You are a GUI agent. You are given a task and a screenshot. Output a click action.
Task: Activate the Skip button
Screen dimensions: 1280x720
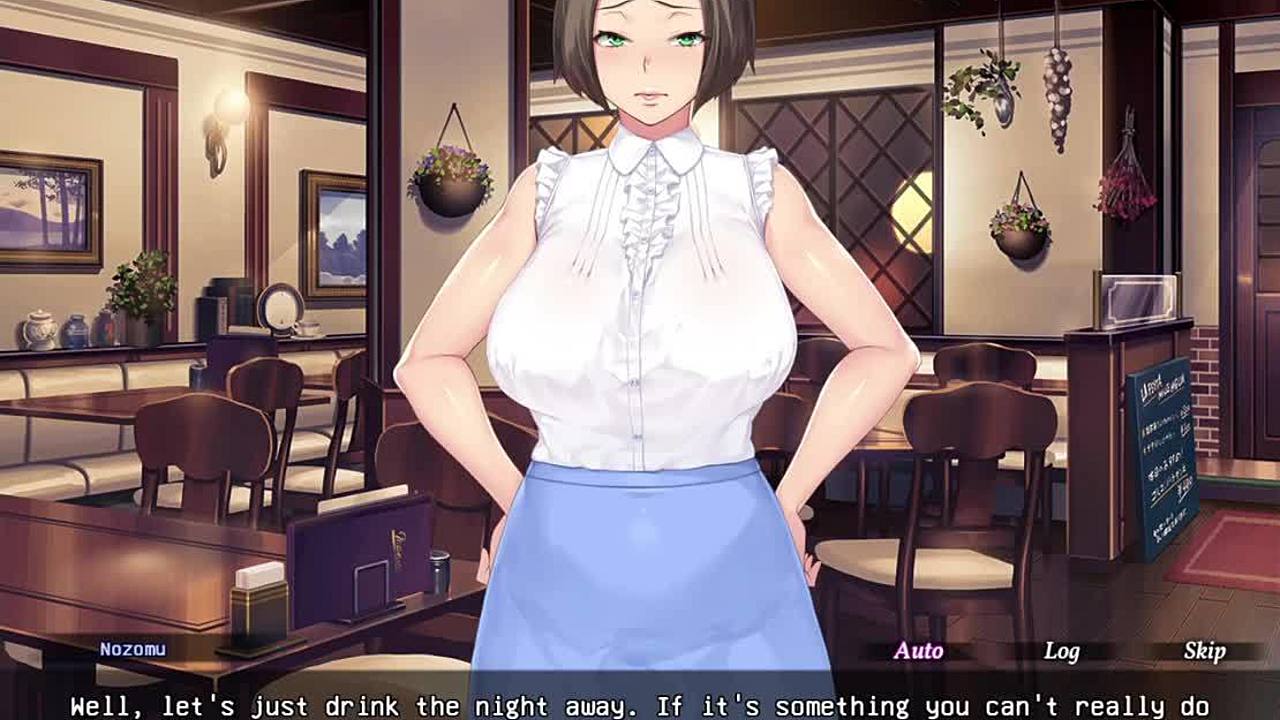click(1204, 651)
